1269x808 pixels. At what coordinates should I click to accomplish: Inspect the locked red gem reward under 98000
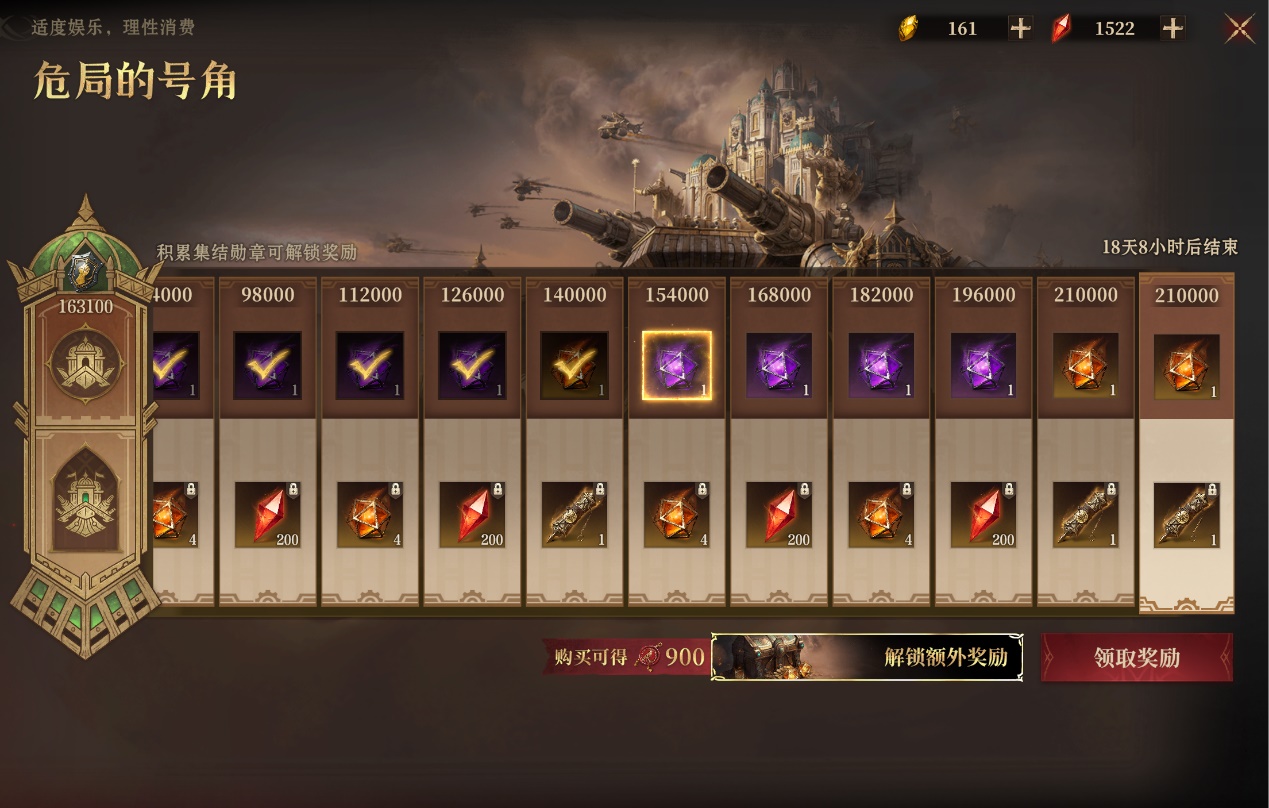pos(268,515)
